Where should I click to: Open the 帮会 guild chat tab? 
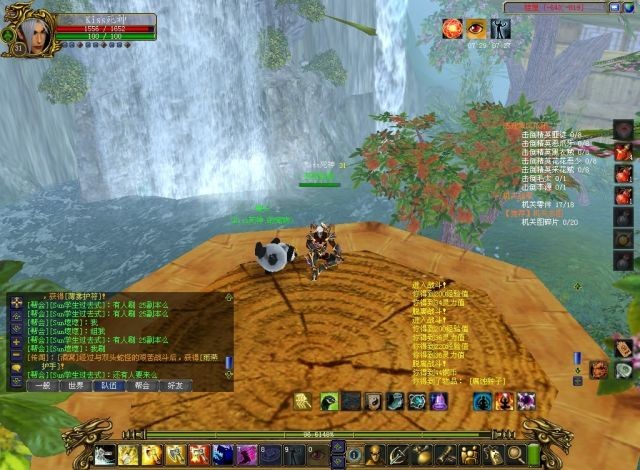pos(142,384)
